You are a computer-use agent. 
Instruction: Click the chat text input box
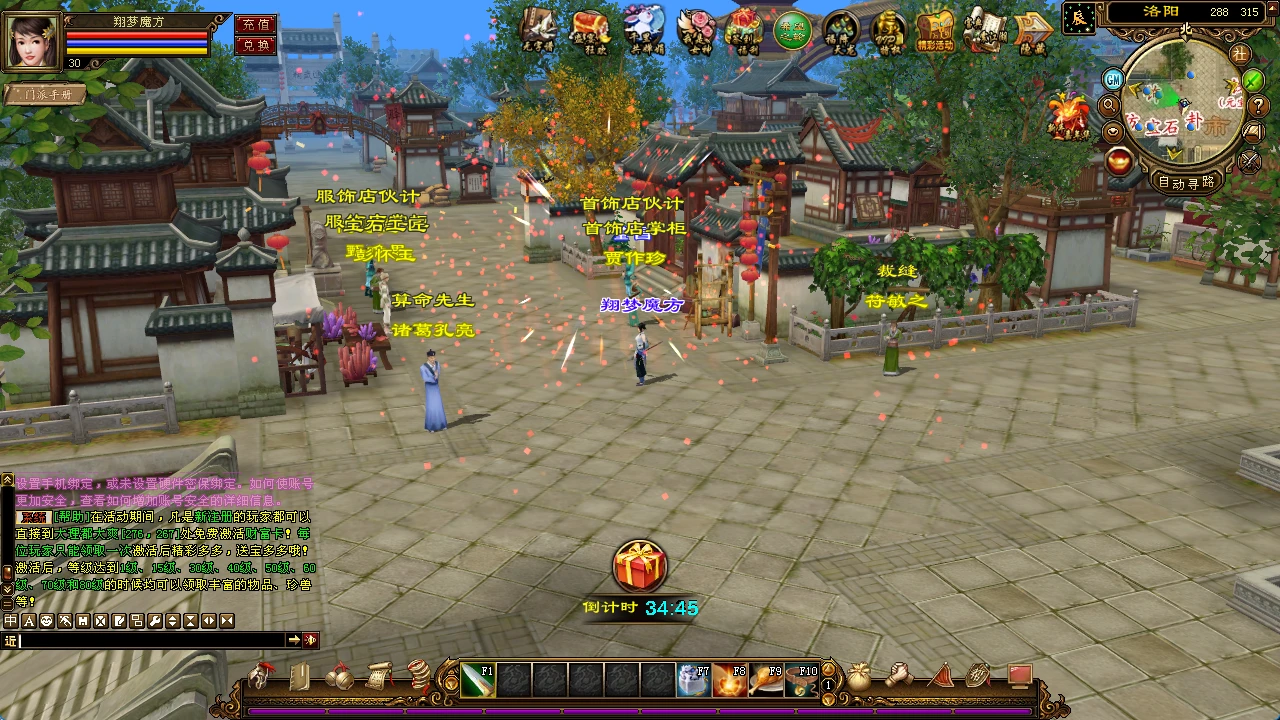coord(150,640)
